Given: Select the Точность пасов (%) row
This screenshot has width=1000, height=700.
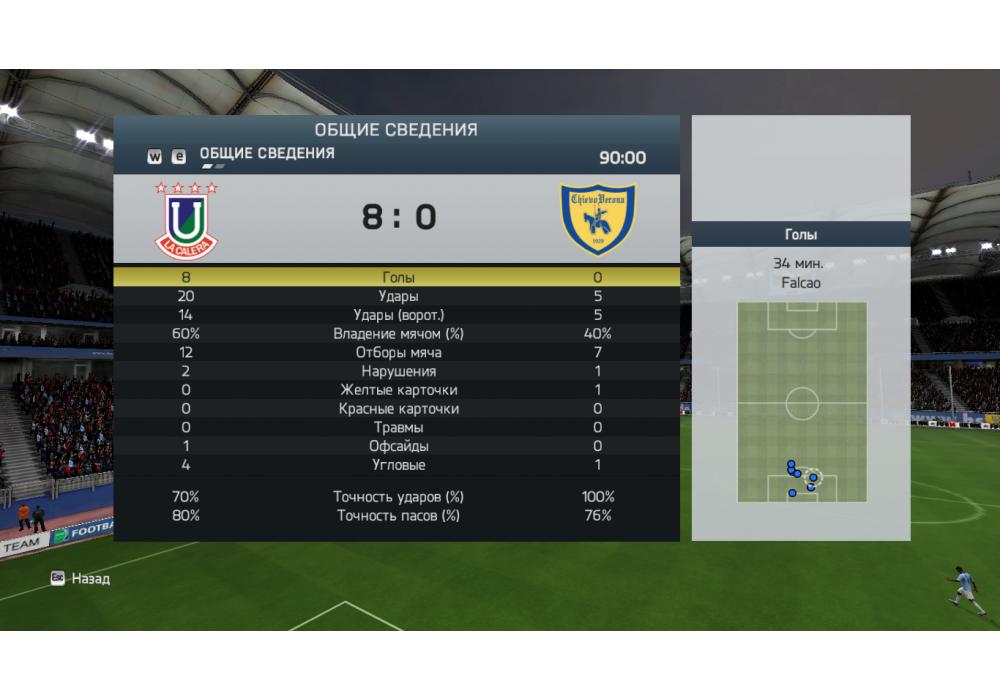Looking at the screenshot, I should click(398, 516).
